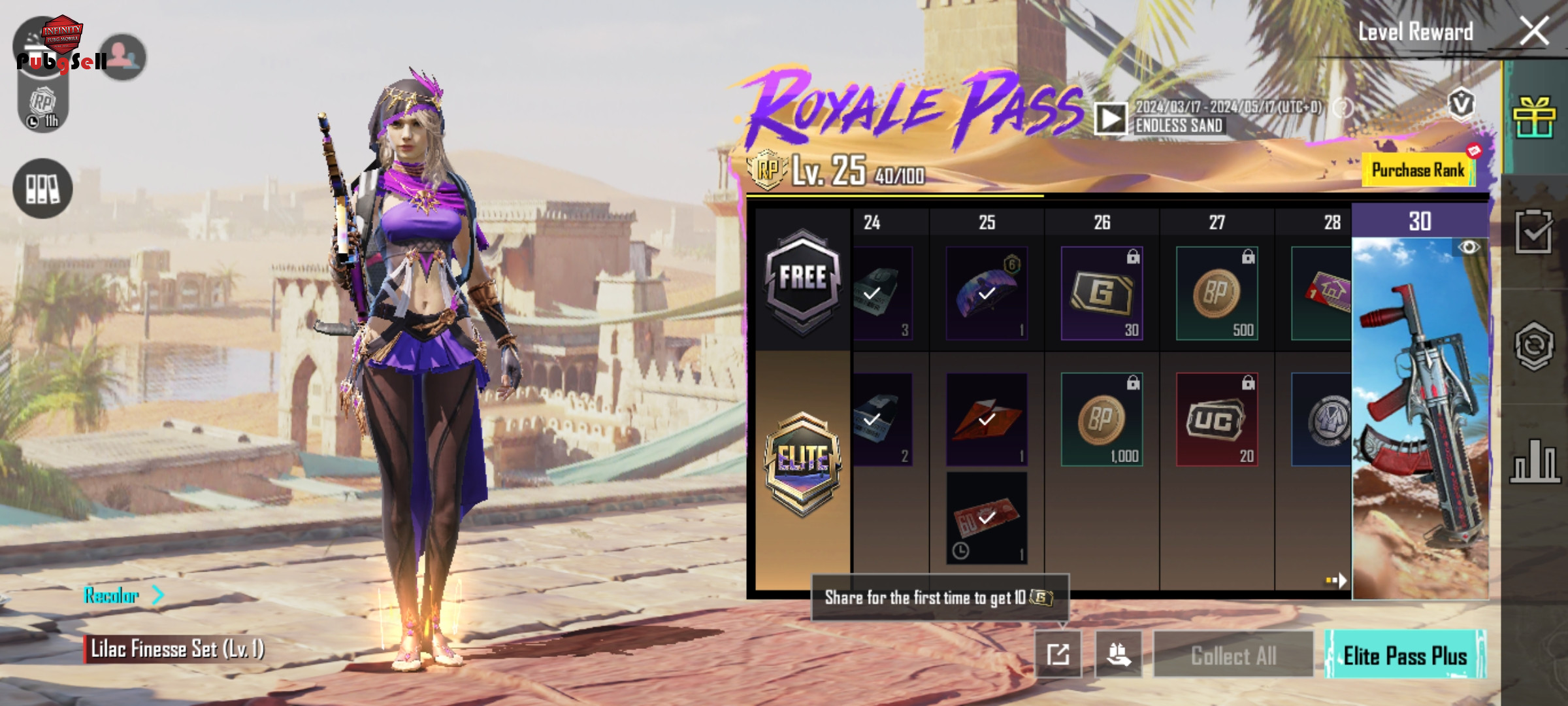Open the hexagonal refresh icon tab
This screenshot has width=1568, height=706.
click(x=1533, y=345)
